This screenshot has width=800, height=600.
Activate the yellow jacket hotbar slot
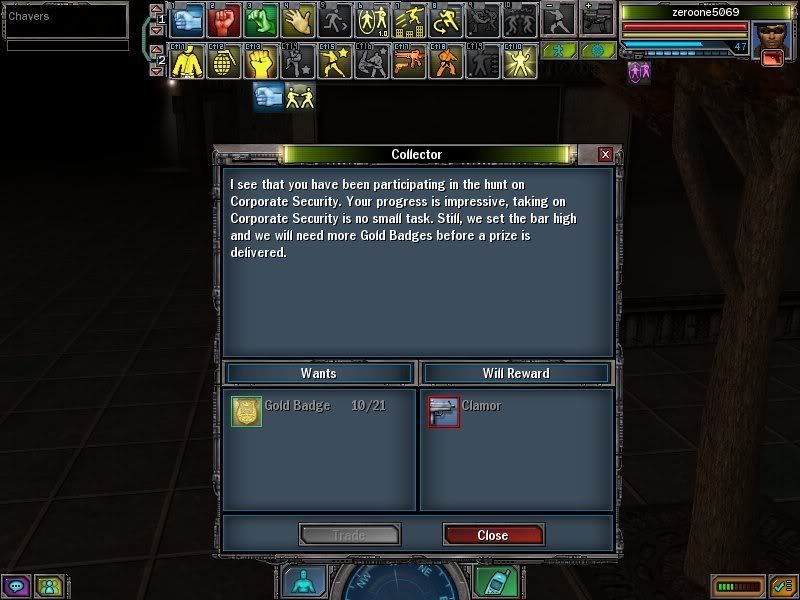(x=189, y=62)
